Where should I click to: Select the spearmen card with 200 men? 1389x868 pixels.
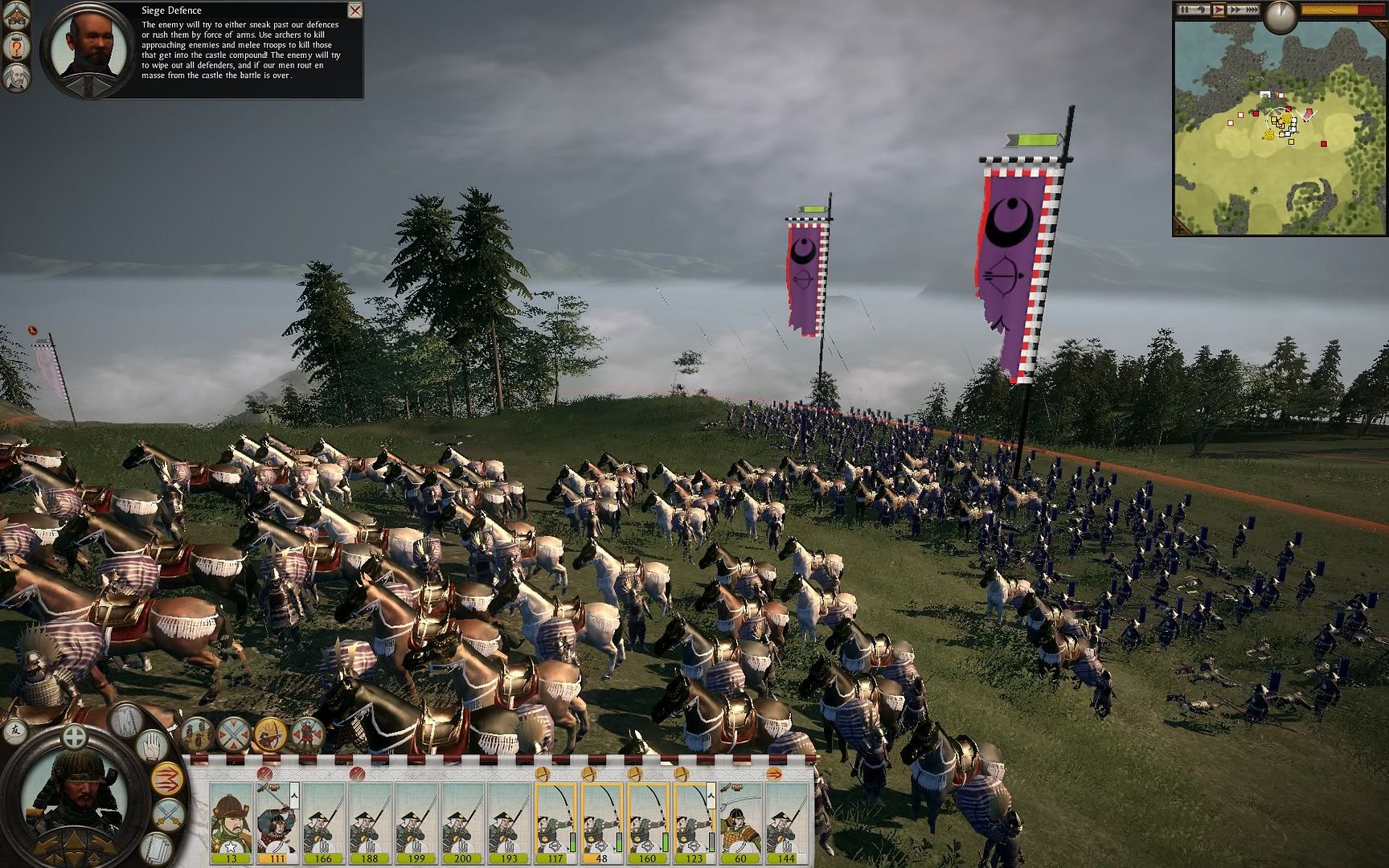(x=463, y=820)
